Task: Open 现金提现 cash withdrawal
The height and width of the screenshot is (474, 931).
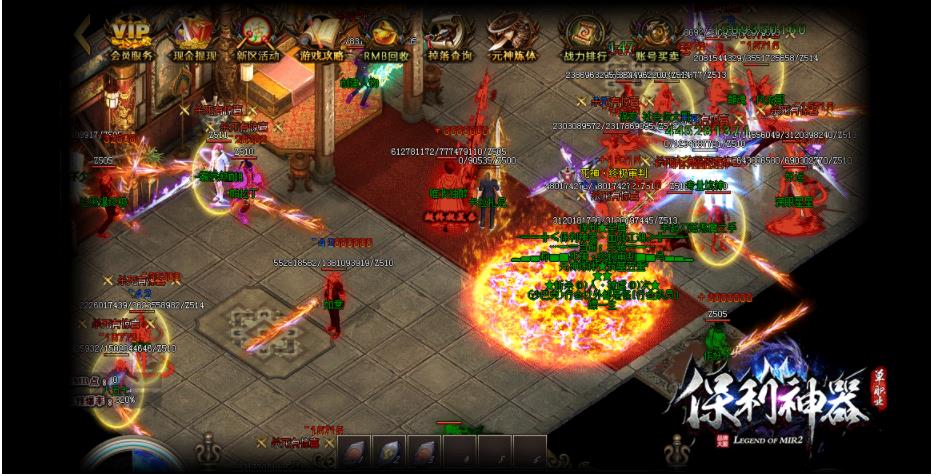Action: [x=195, y=38]
